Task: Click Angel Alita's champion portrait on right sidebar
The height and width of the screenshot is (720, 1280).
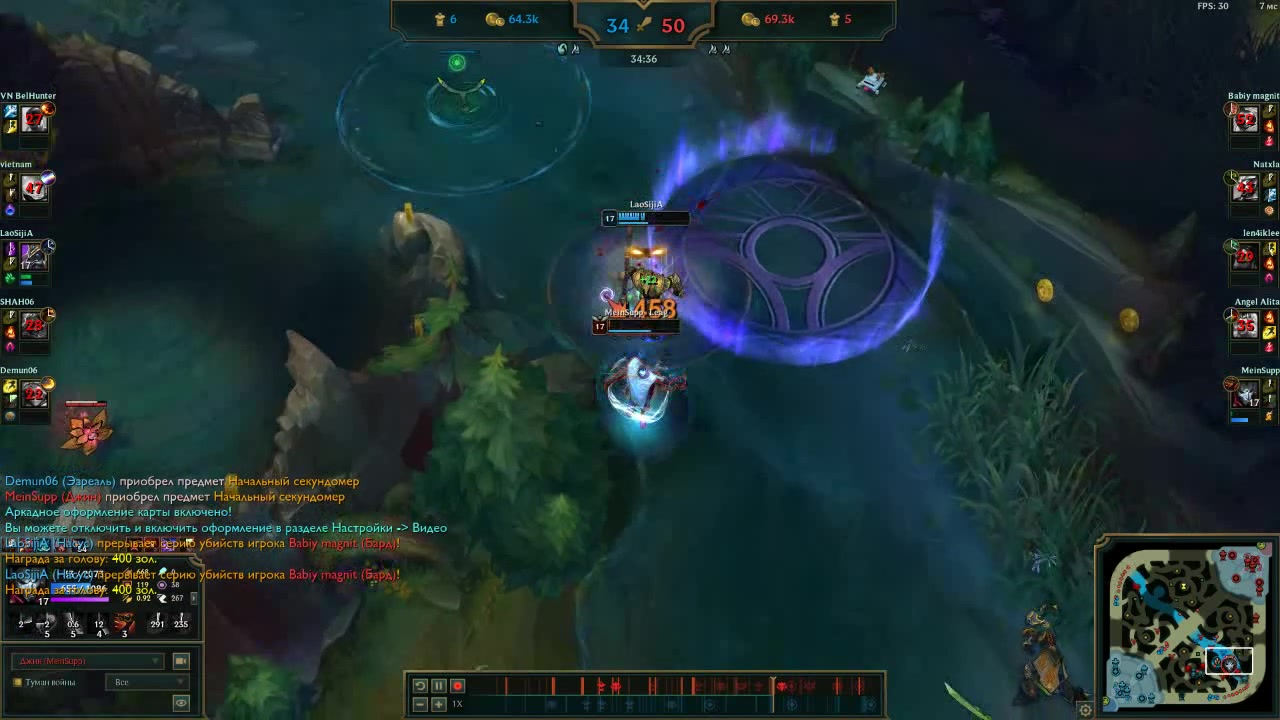Action: [1245, 325]
